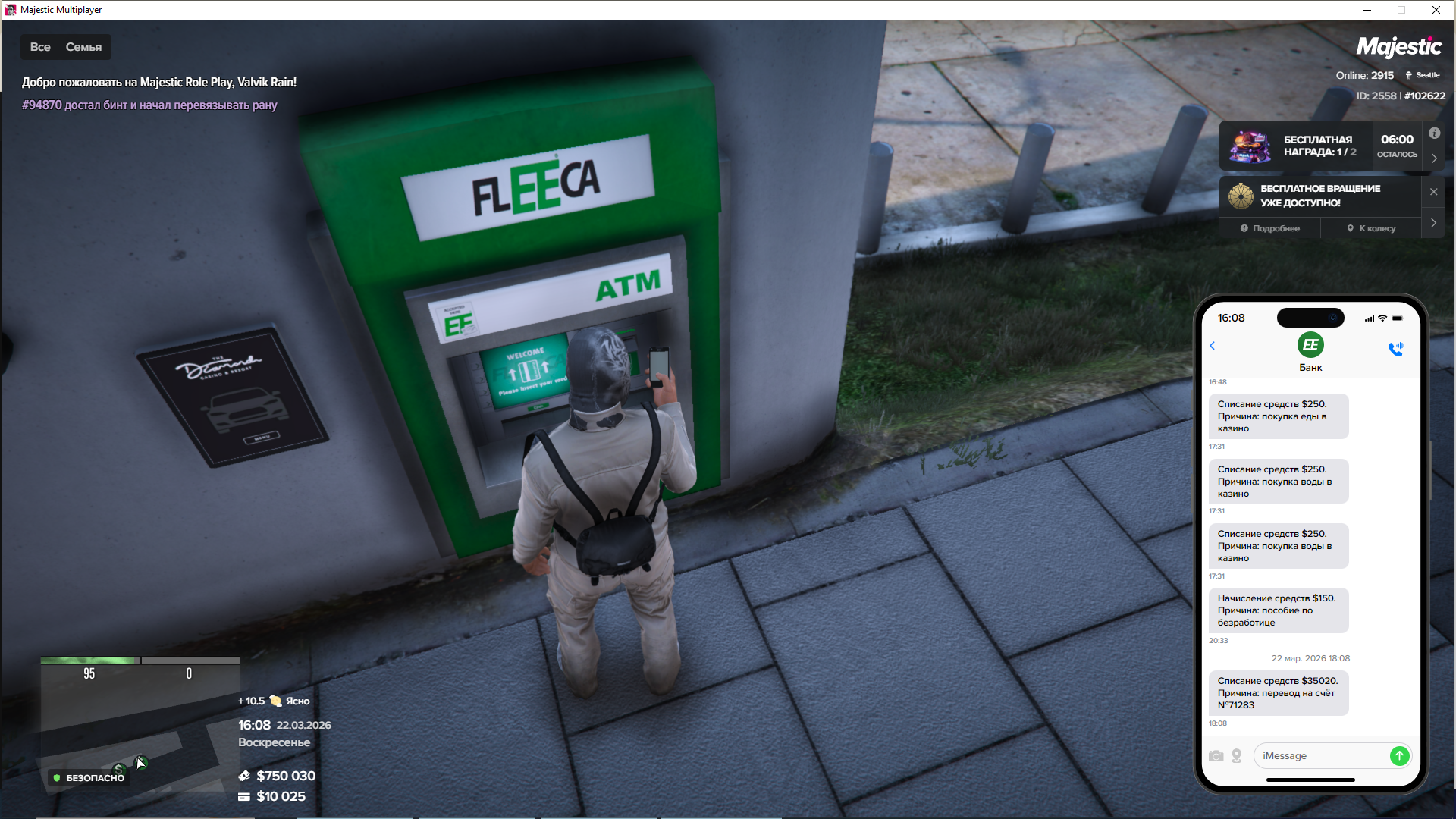Select К колесу to locate the wheel
This screenshot has height=819, width=1456.
click(x=1371, y=228)
